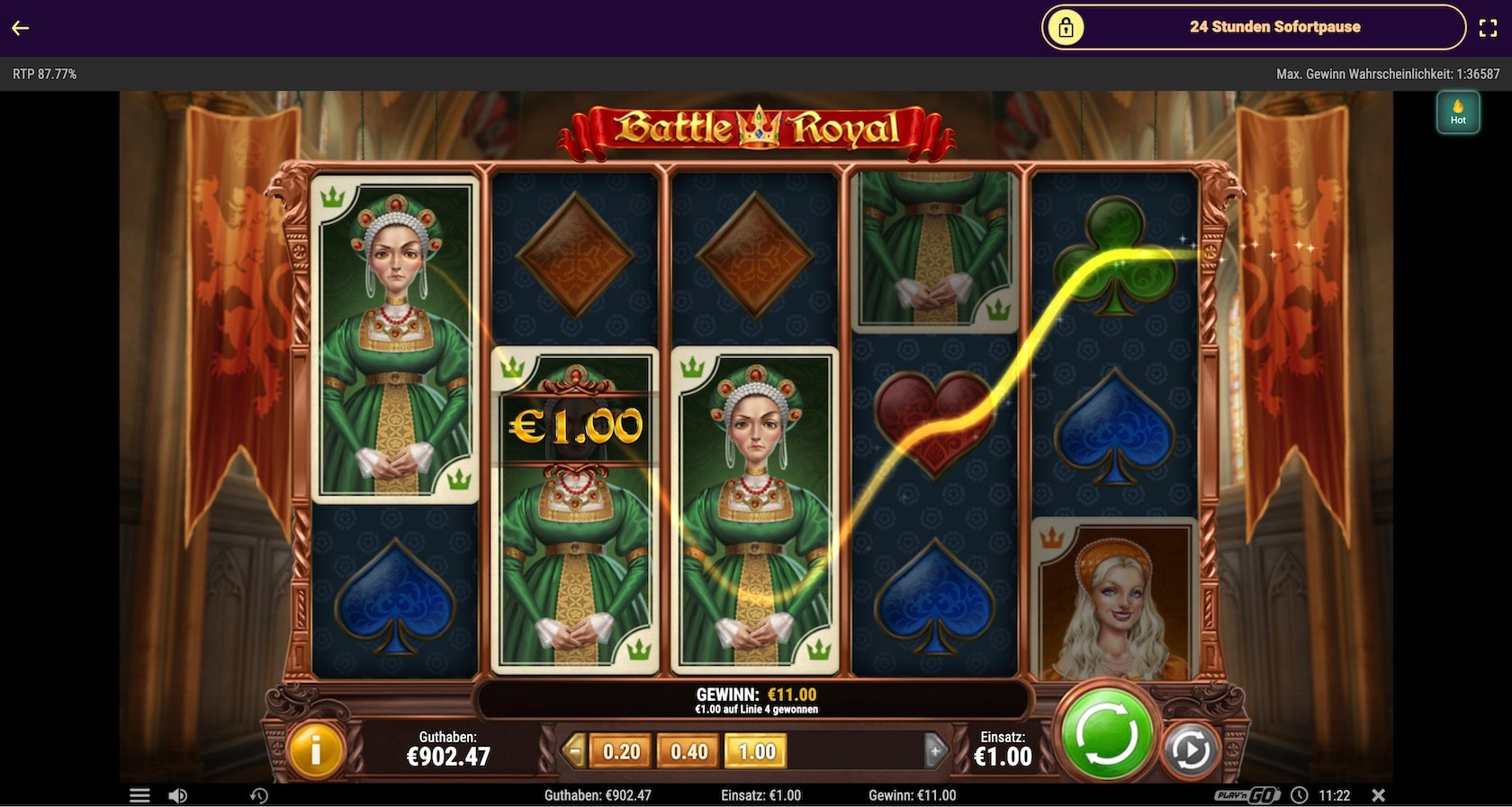1512x807 pixels.
Task: Spin the reels with the green button
Action: click(x=1106, y=733)
